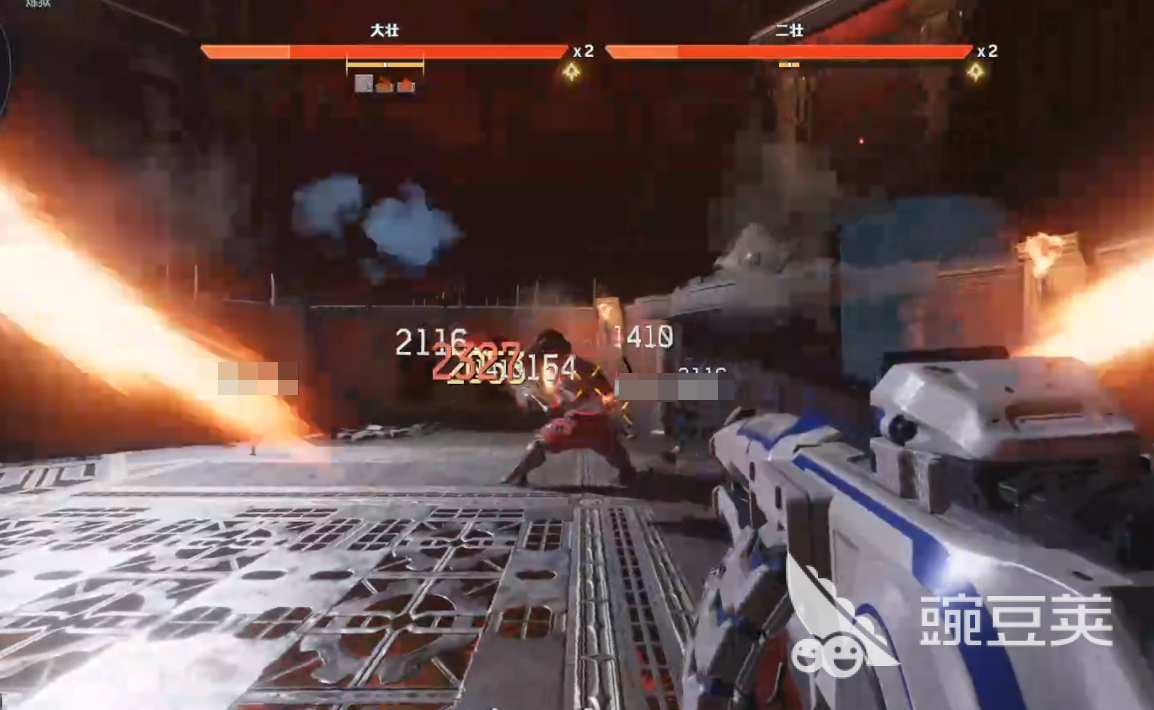Click the gold emblem beside 二壮's health bar

[x=975, y=71]
